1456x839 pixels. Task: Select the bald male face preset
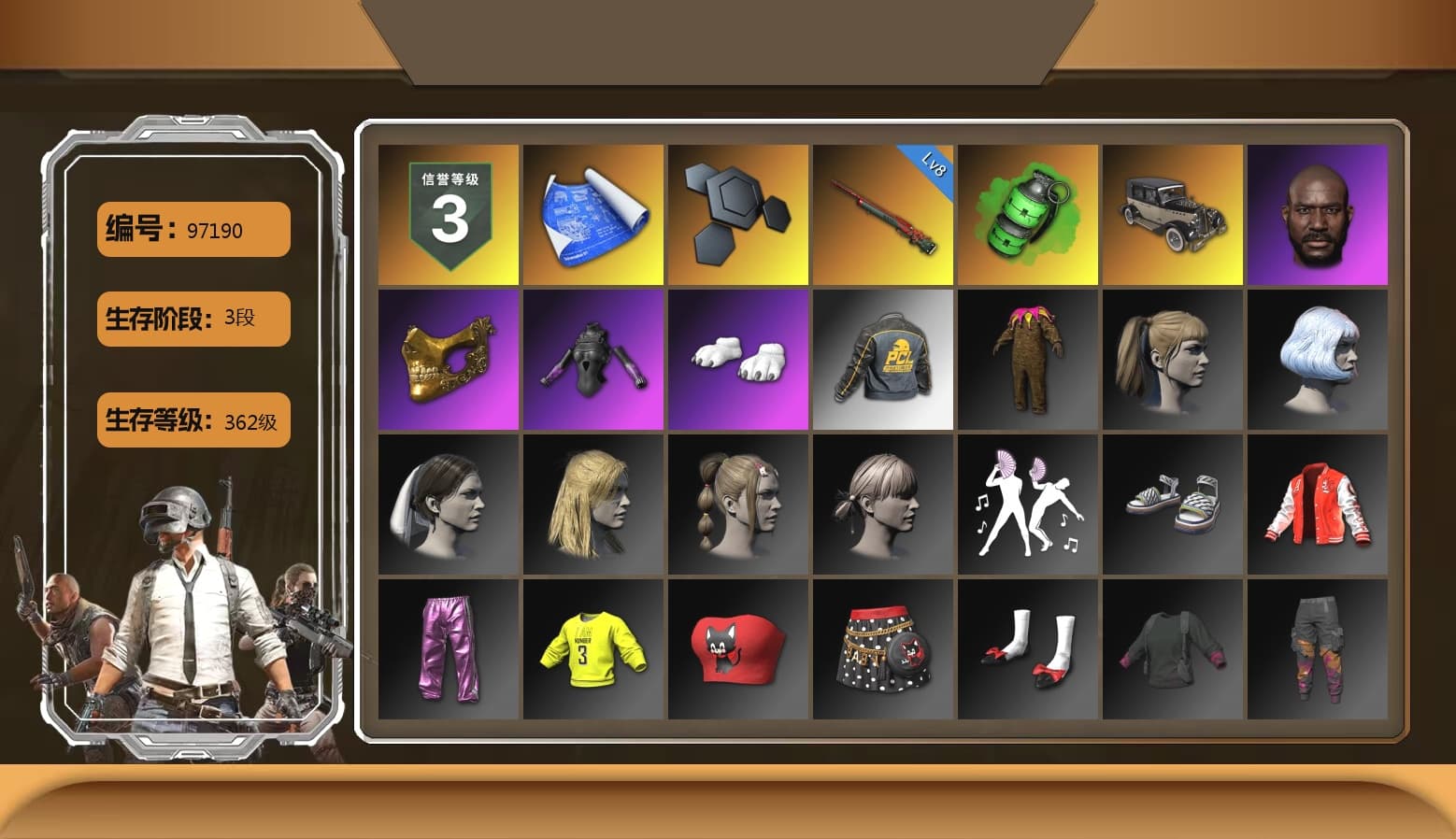click(x=1319, y=213)
